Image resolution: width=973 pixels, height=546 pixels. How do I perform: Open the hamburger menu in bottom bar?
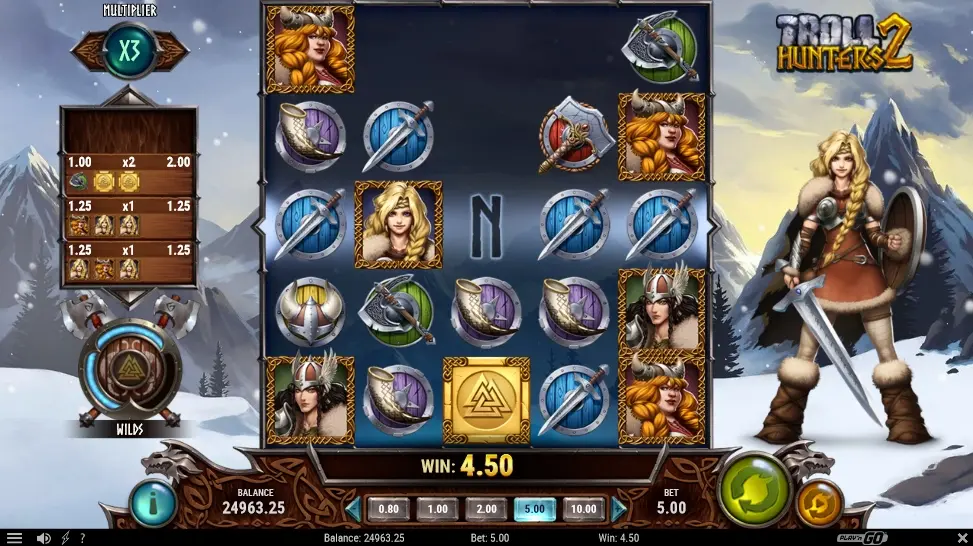click(x=14, y=538)
